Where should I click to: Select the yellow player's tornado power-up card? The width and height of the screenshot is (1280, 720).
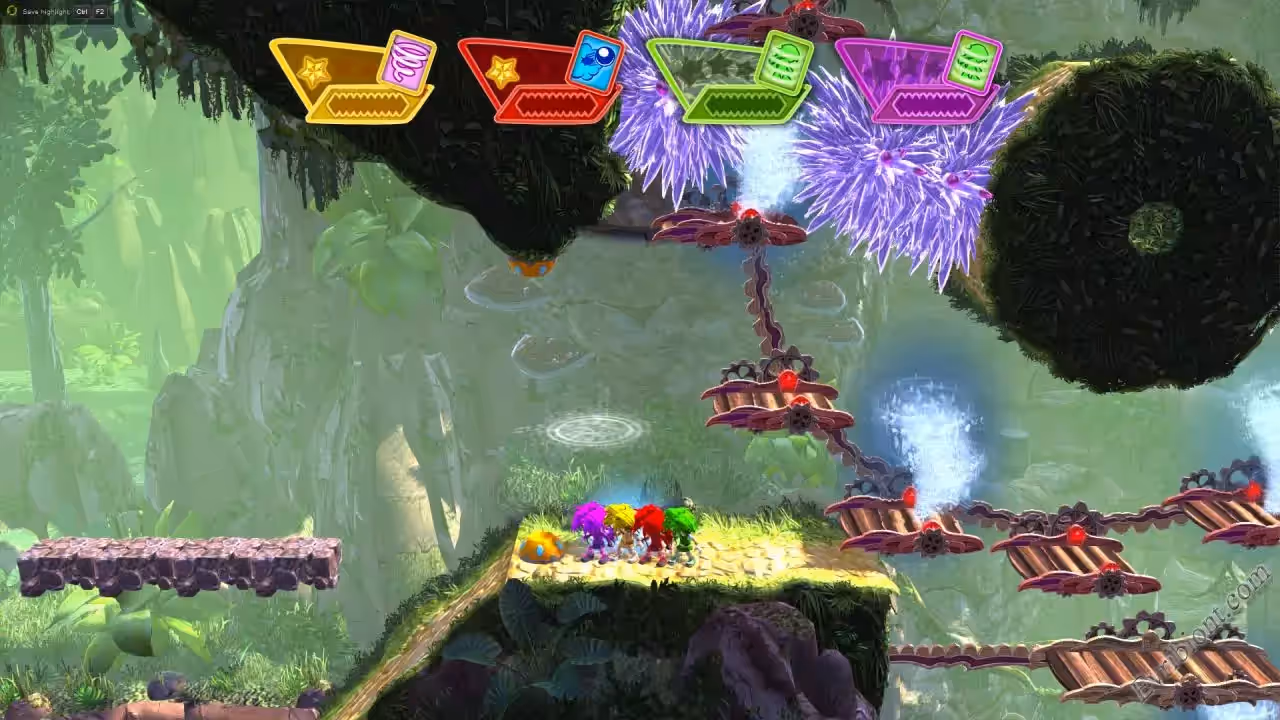click(x=407, y=61)
